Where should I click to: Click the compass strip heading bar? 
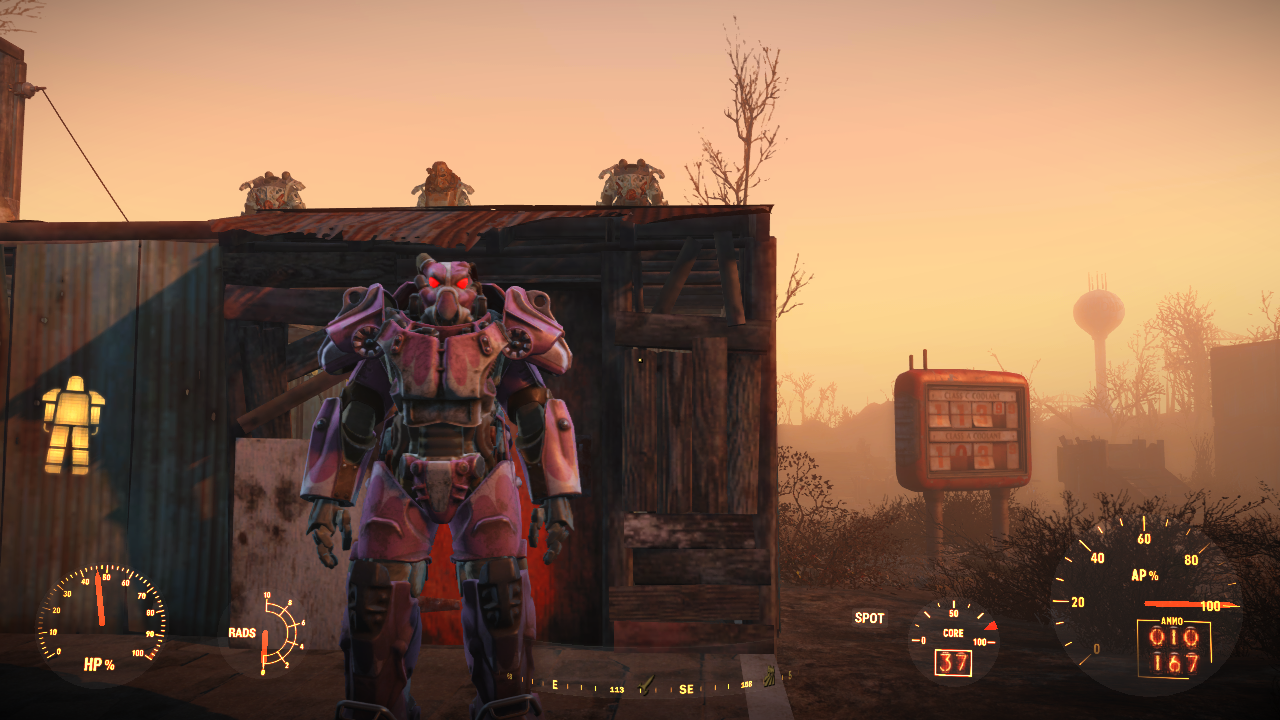pyautogui.click(x=640, y=686)
